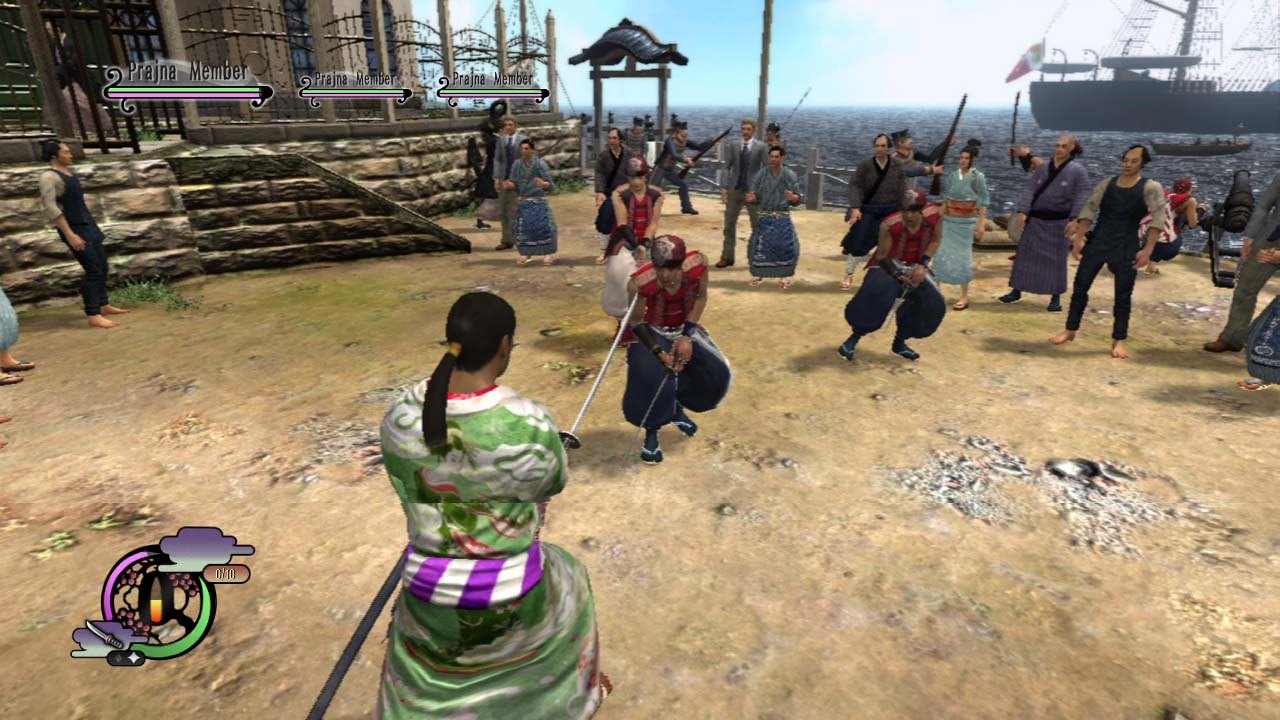
Task: Click the flame indicator at the gauge center
Action: tap(156, 607)
